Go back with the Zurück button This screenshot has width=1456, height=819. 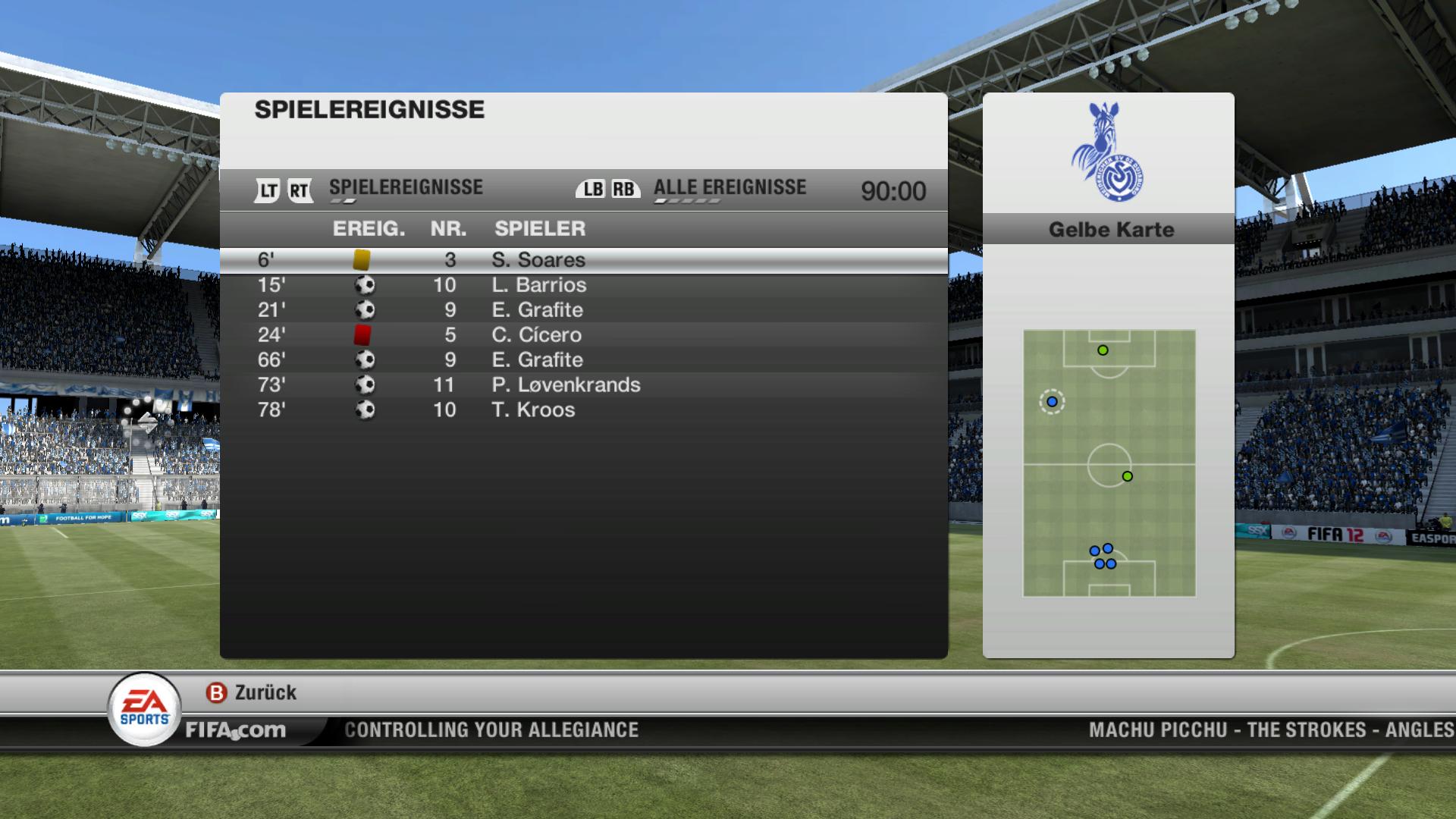252,692
